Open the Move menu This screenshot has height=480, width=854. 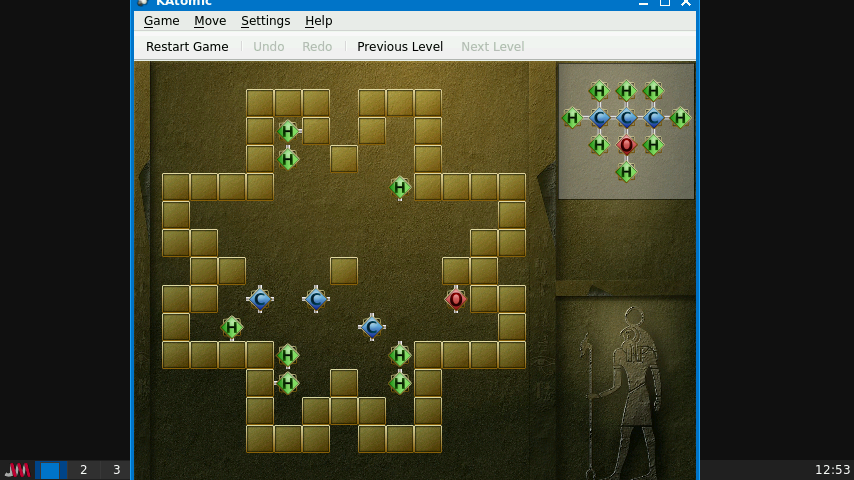210,21
